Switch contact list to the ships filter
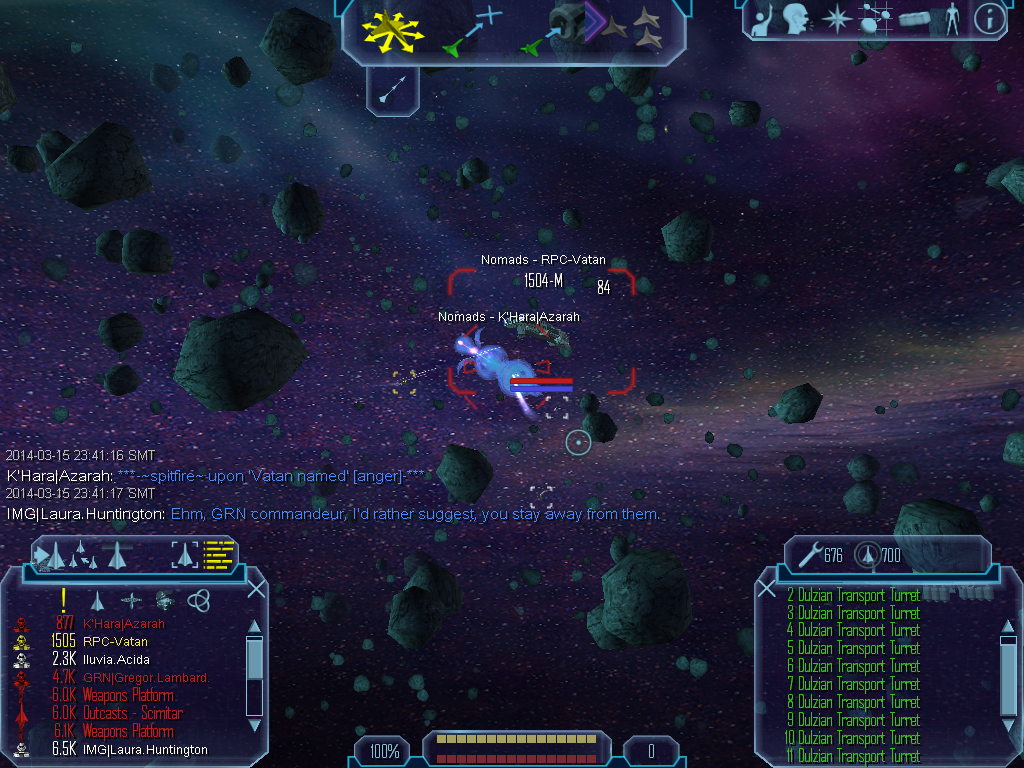The image size is (1024, 768). pyautogui.click(x=98, y=600)
